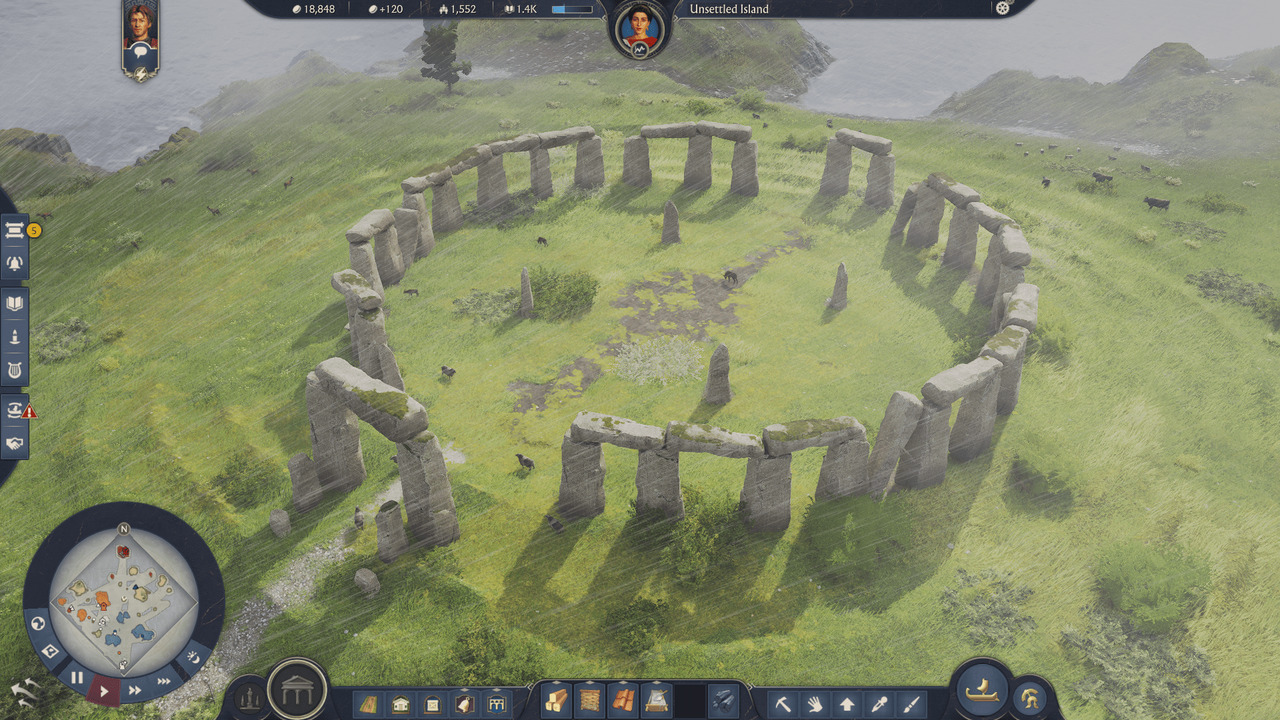1280x720 pixels.
Task: Open the settings gear menu
Action: 1003,9
